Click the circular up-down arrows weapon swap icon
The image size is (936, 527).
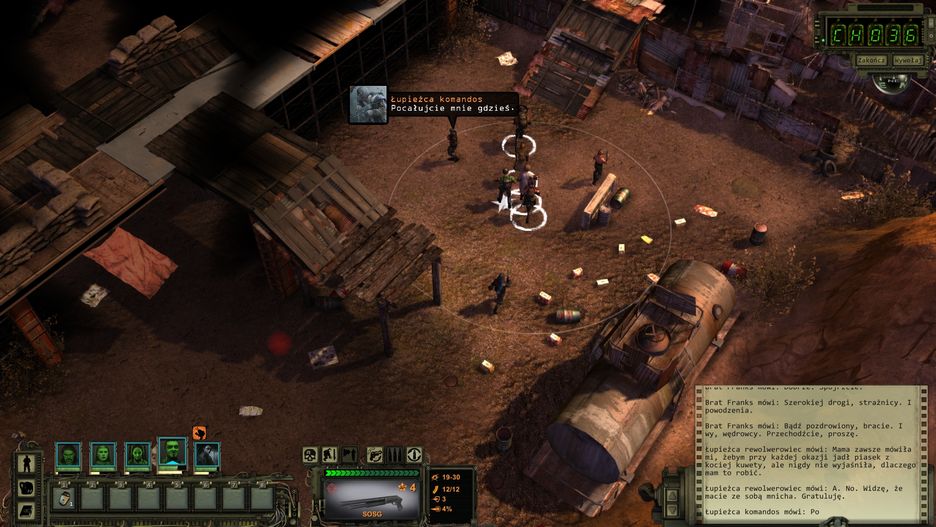point(414,455)
